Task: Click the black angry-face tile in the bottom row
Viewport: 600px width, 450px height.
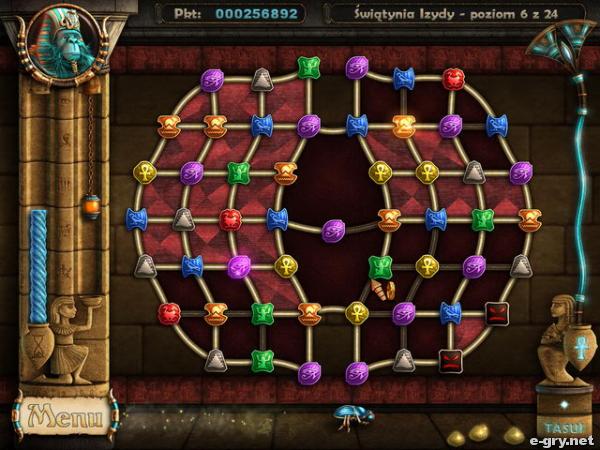Action: 451,360
